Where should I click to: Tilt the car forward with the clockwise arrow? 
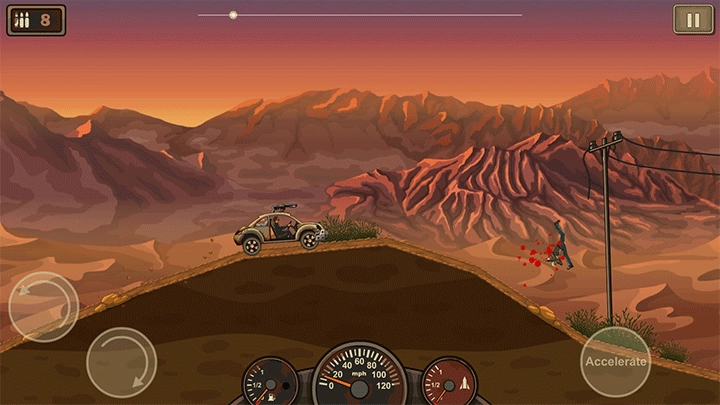point(121,362)
